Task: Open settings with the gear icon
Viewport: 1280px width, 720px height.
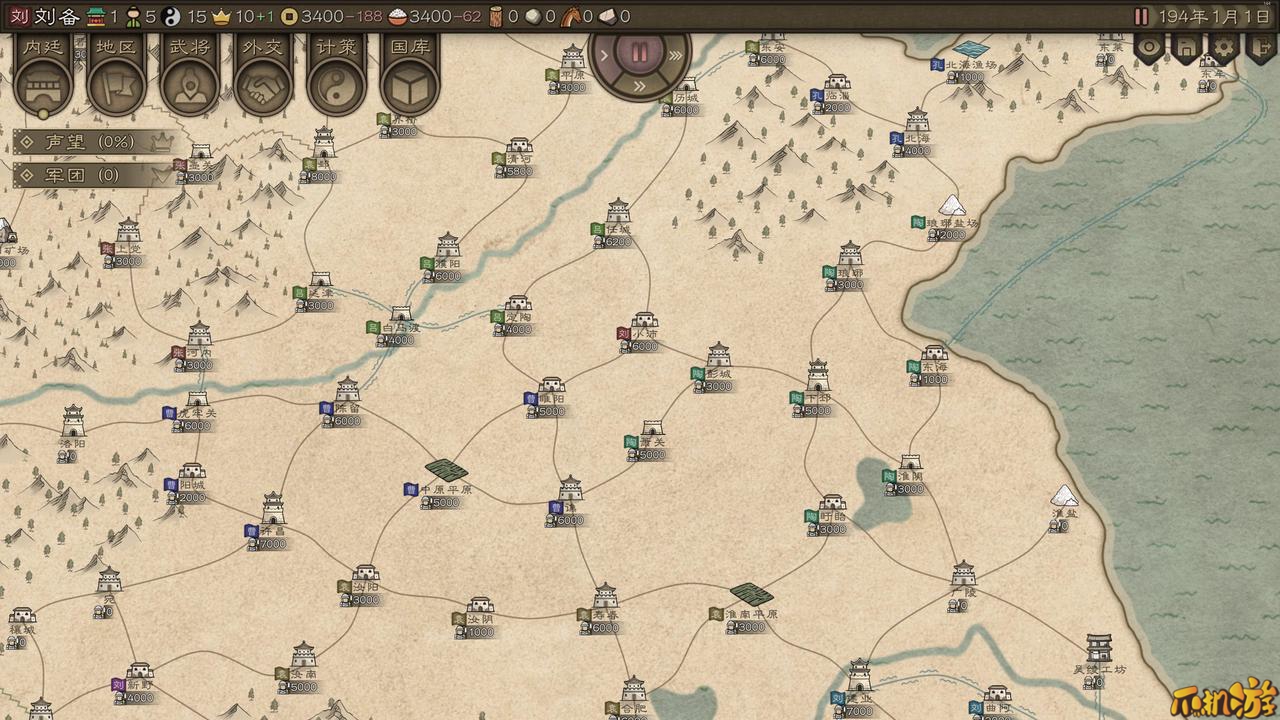Action: coord(1223,47)
